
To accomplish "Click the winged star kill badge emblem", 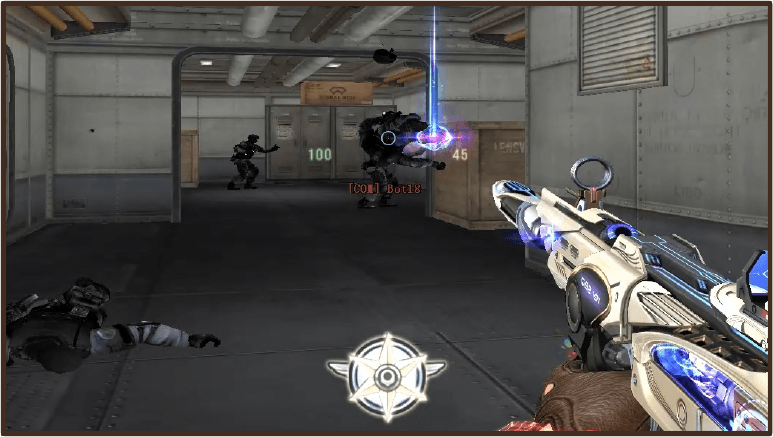I will [x=386, y=377].
